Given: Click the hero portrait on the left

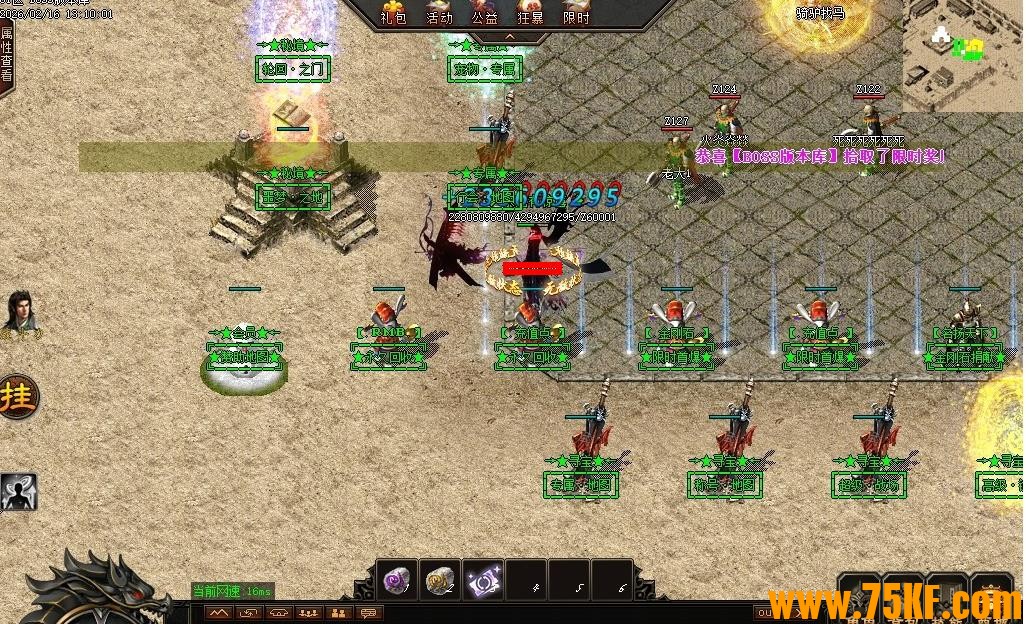Looking at the screenshot, I should pyautogui.click(x=19, y=311).
